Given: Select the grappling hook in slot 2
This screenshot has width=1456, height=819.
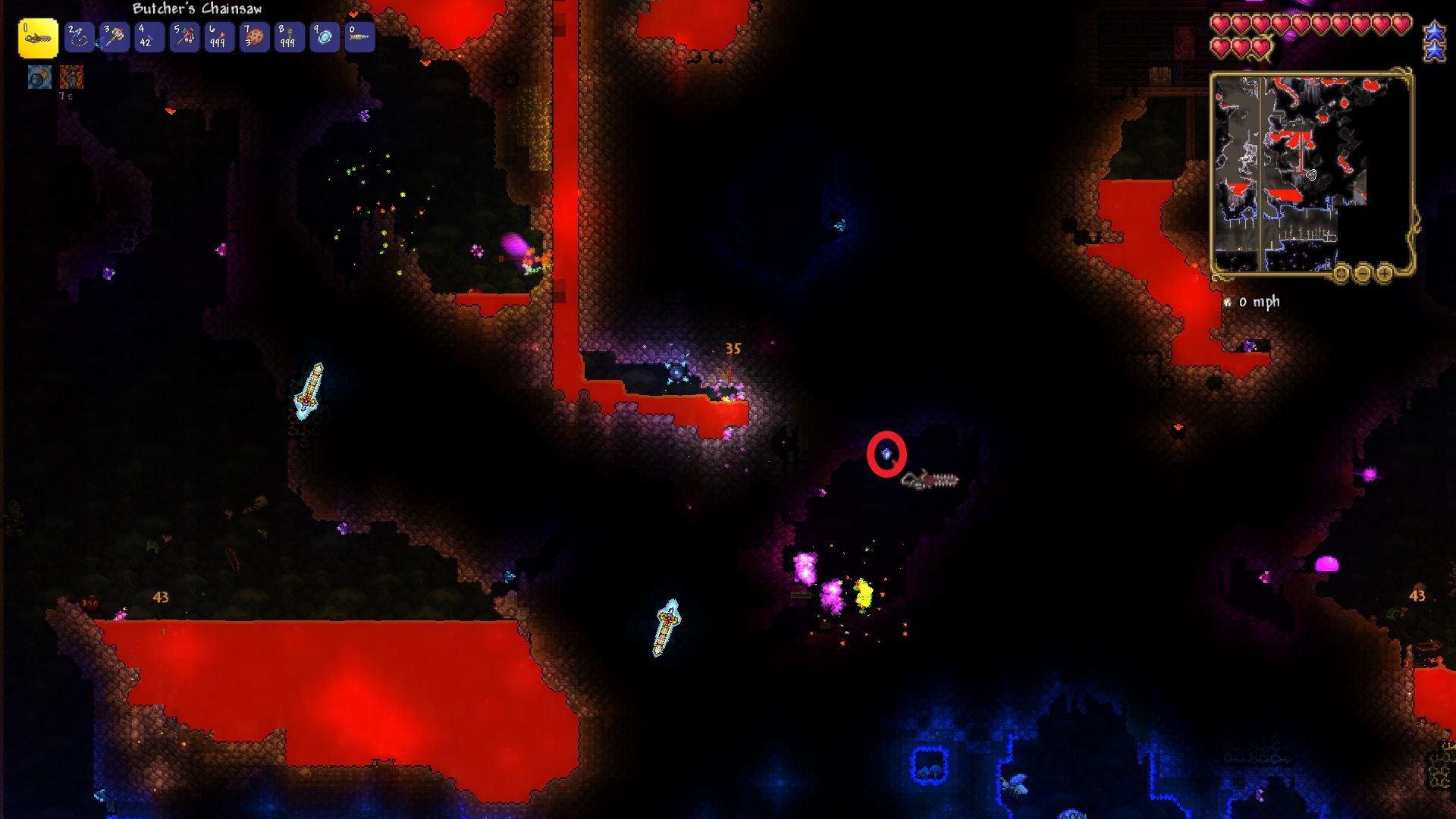Looking at the screenshot, I should (79, 36).
